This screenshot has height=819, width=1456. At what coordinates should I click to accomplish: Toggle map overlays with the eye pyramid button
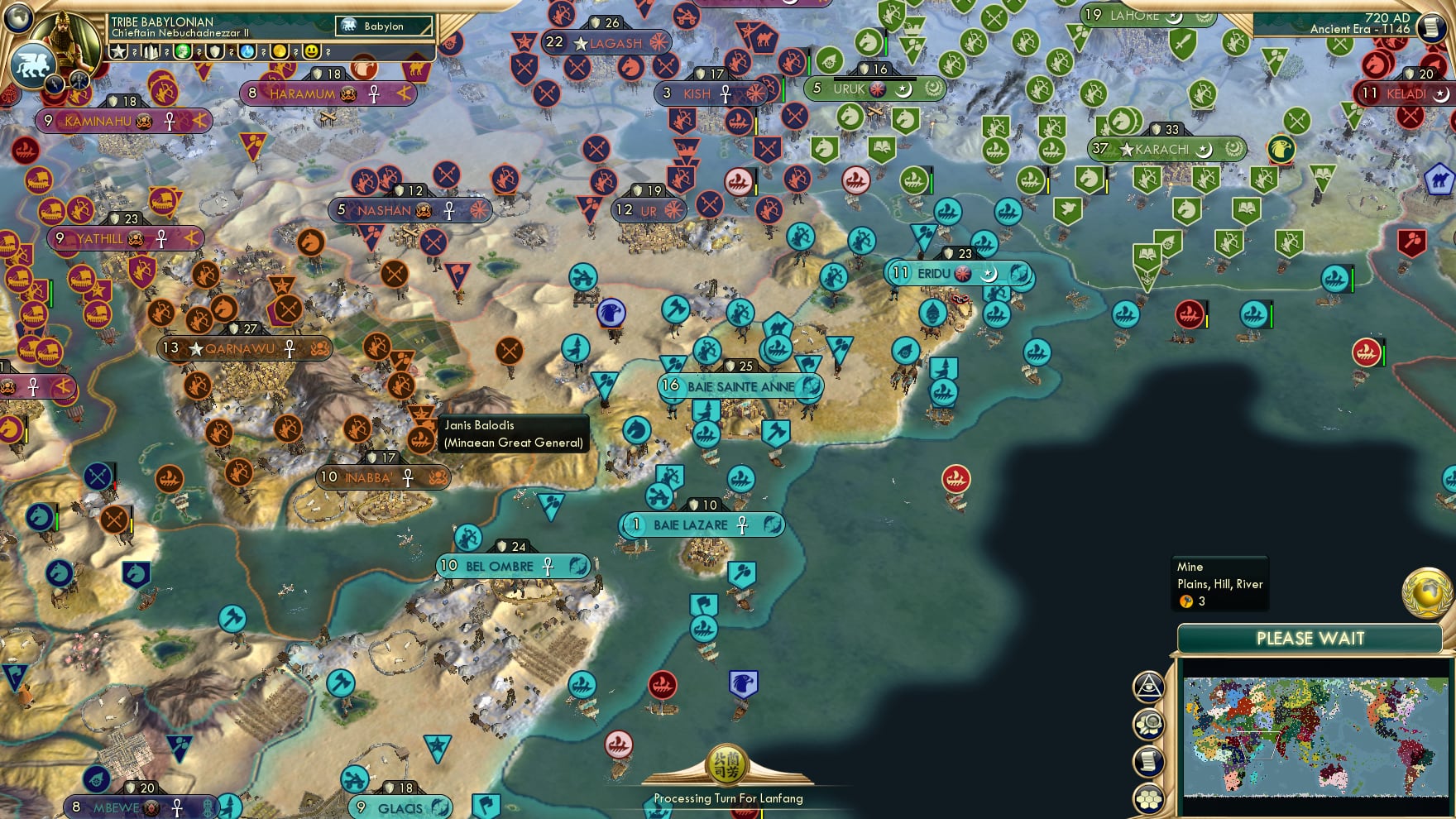1148,686
